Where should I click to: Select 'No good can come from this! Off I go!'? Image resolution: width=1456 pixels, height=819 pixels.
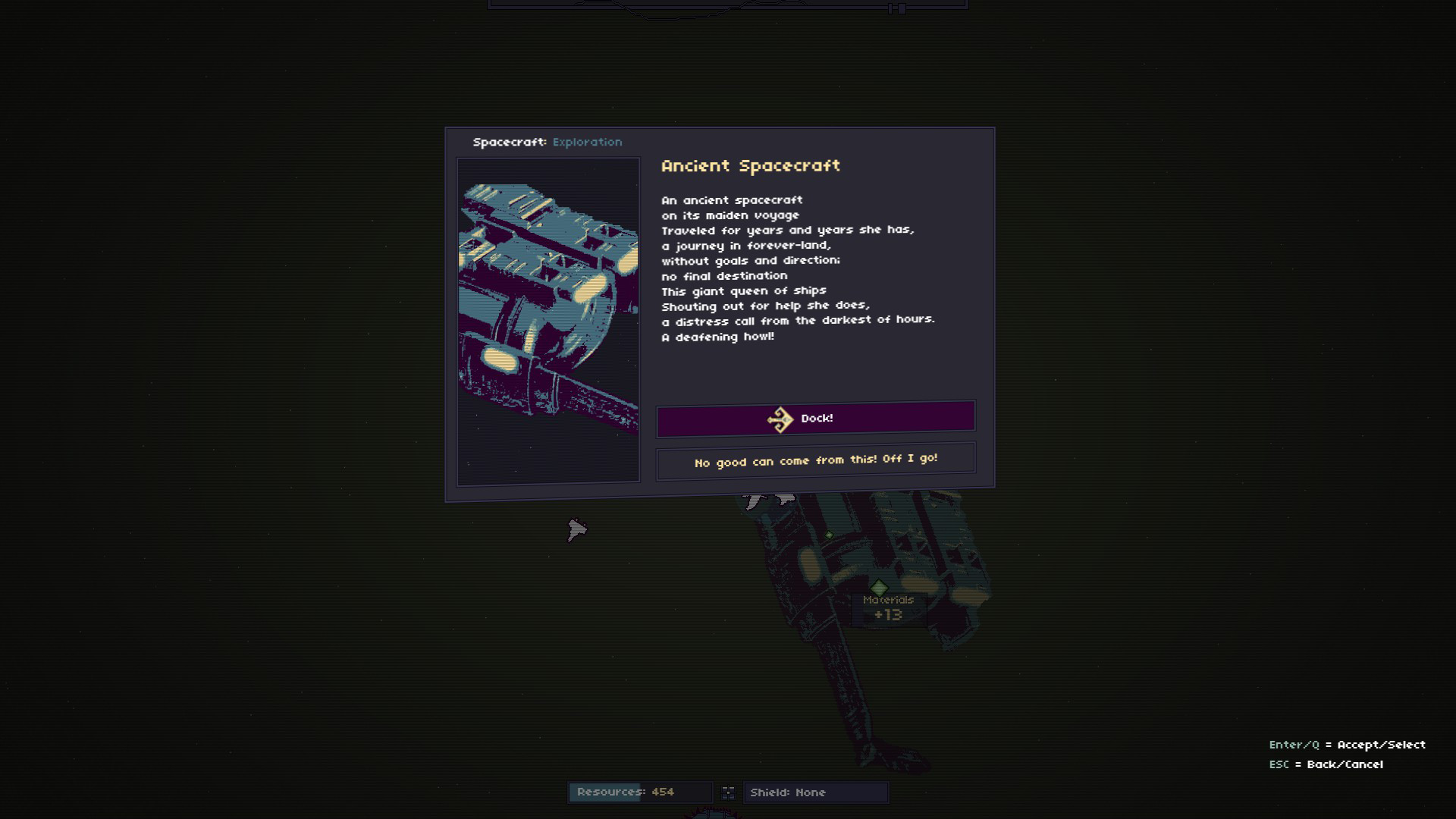click(816, 458)
